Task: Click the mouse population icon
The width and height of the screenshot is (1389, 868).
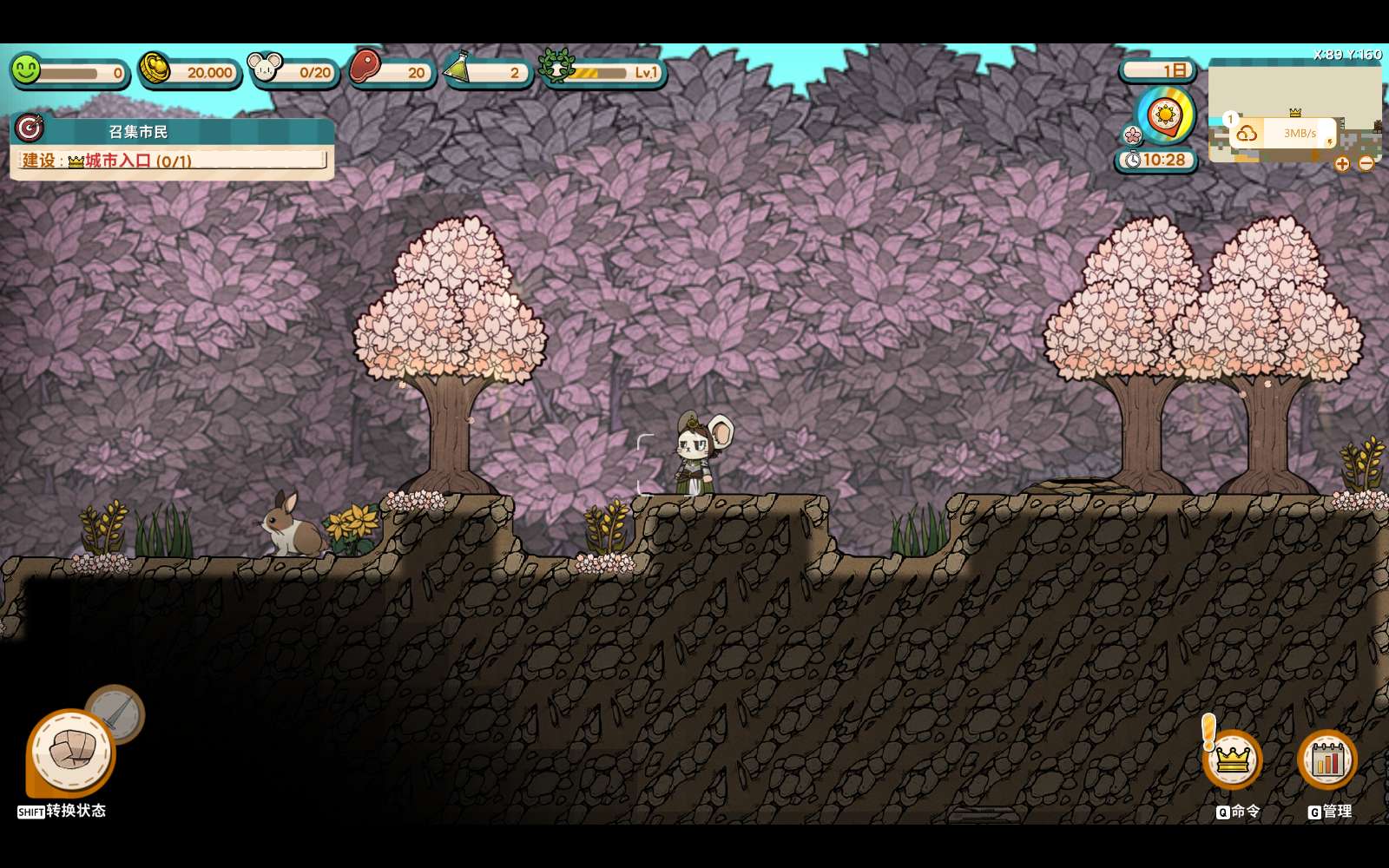Action: (x=265, y=67)
